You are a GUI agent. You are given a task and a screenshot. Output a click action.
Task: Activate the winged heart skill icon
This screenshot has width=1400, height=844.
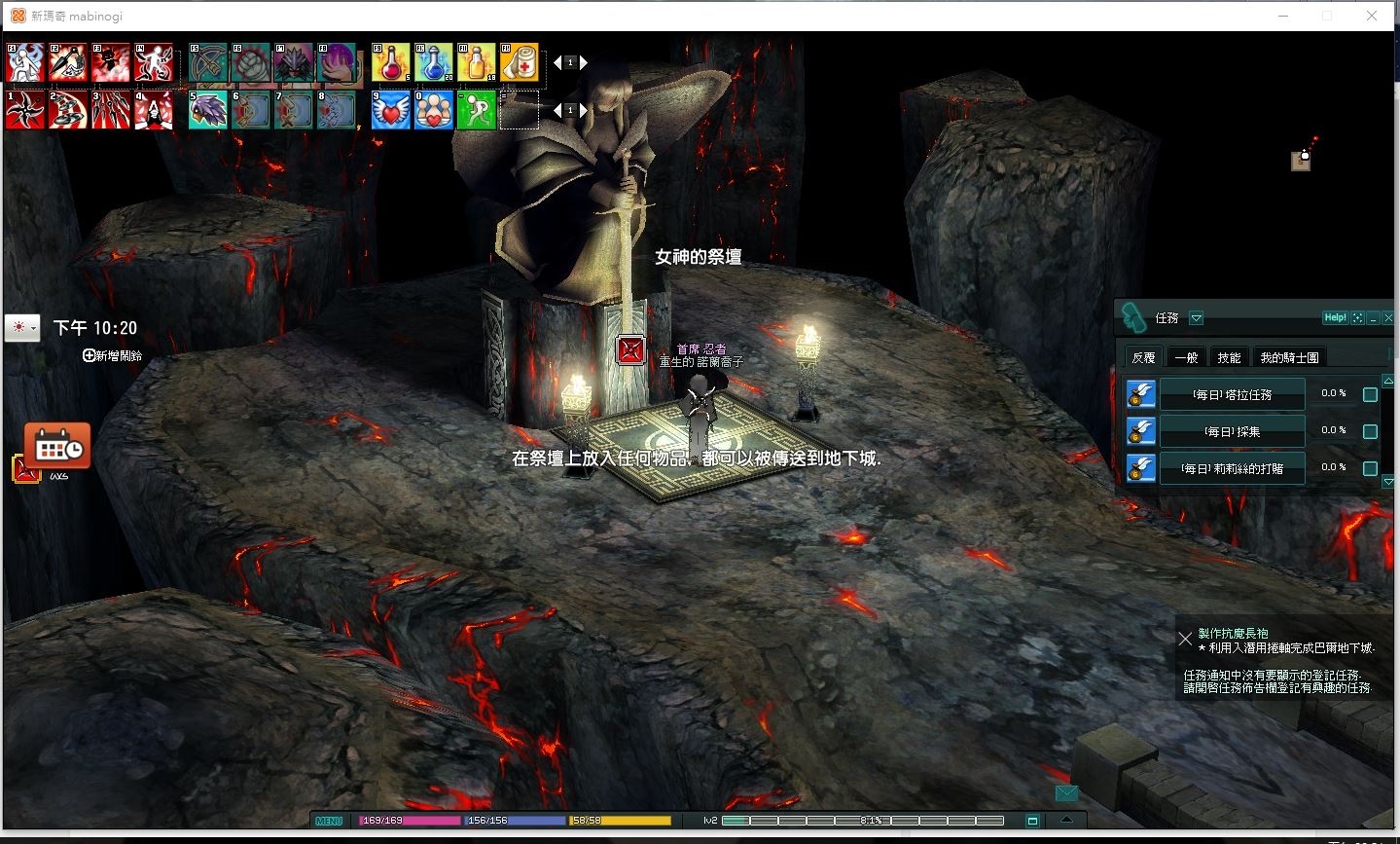pos(390,110)
